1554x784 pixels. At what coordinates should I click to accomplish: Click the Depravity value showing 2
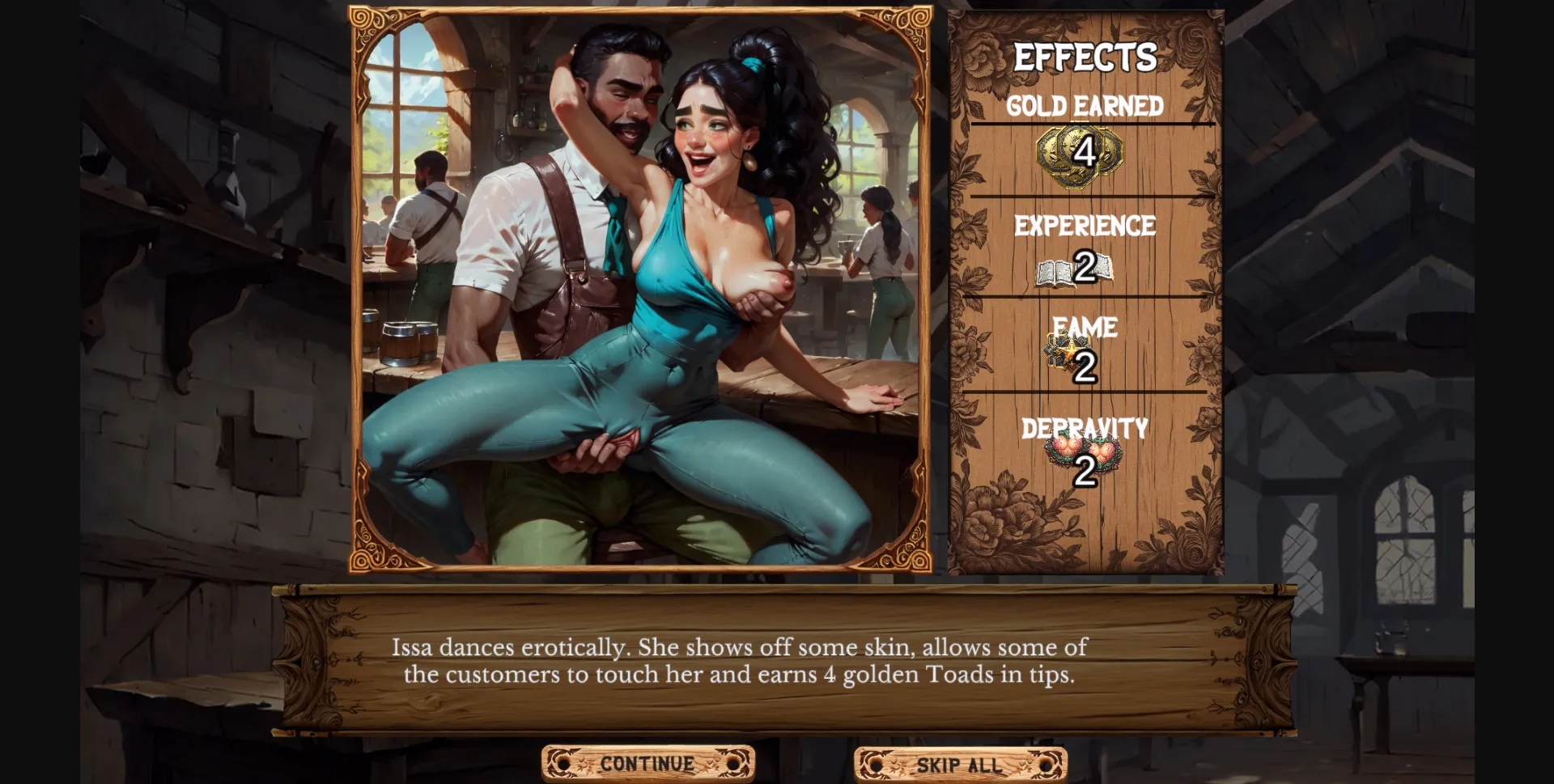coord(1085,470)
